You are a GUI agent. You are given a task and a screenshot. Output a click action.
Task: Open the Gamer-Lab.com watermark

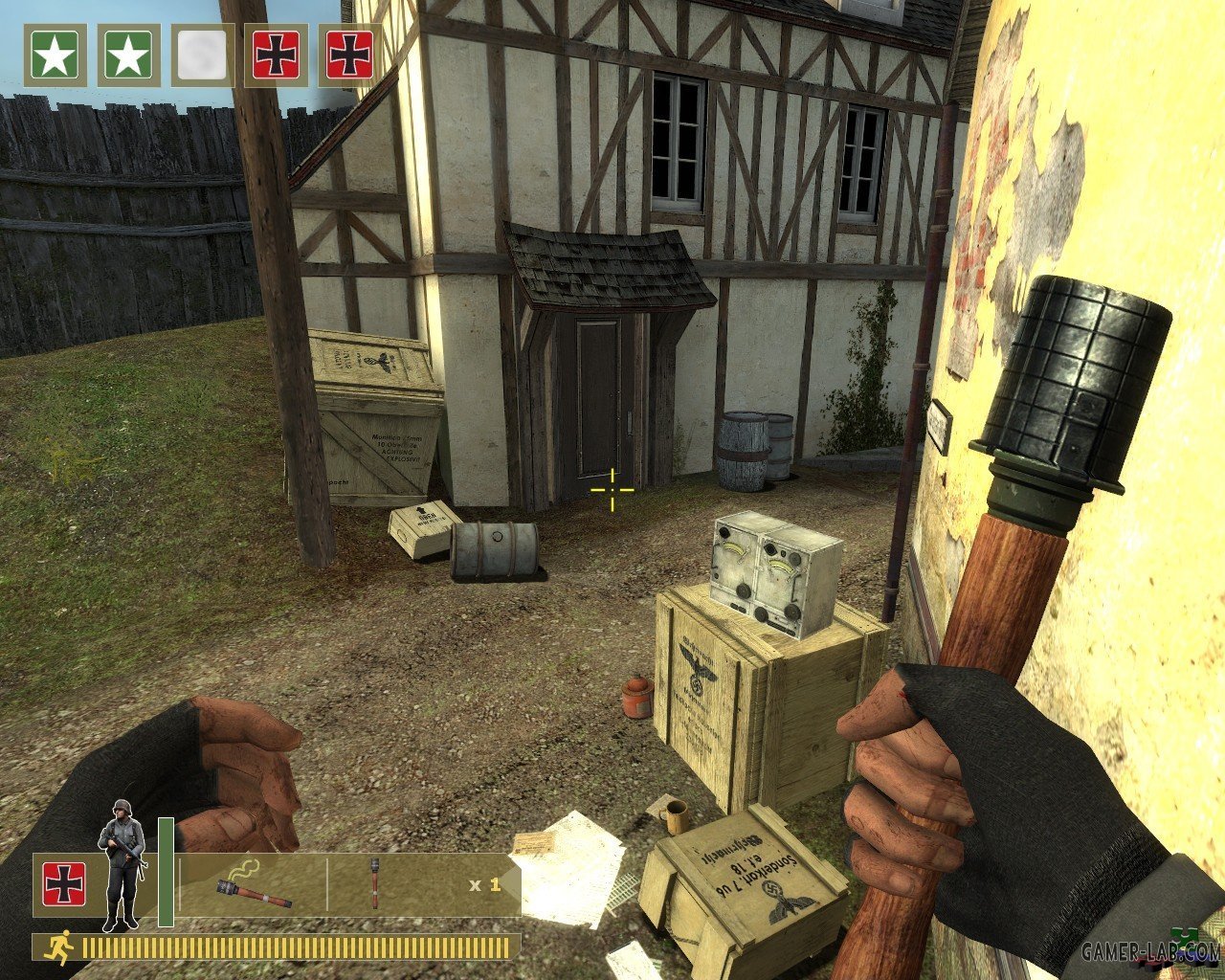(x=1150, y=951)
